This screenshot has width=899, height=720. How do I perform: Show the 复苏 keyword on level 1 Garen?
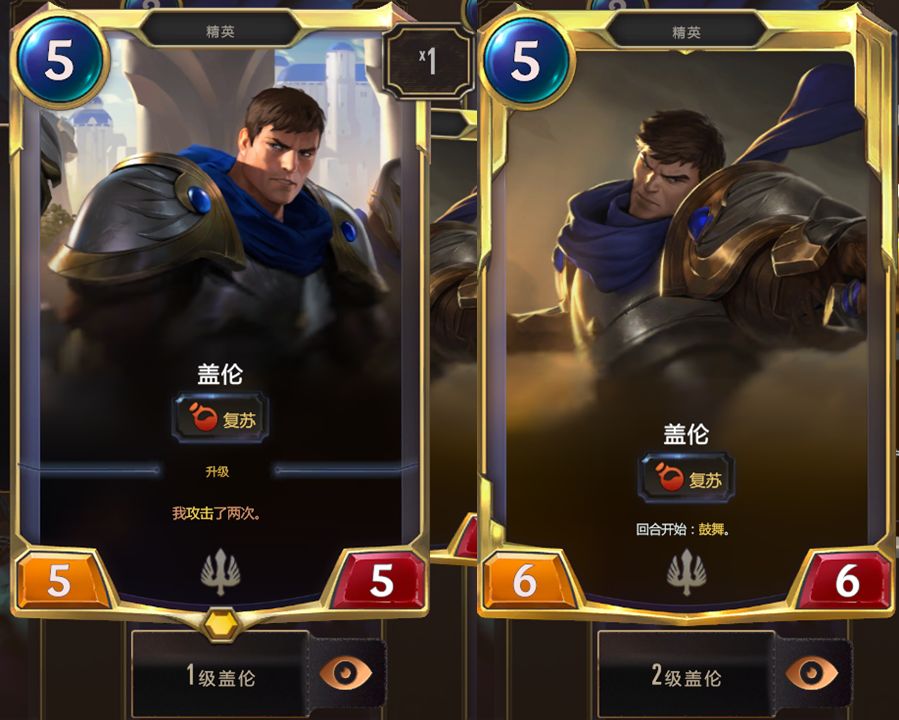(220, 418)
